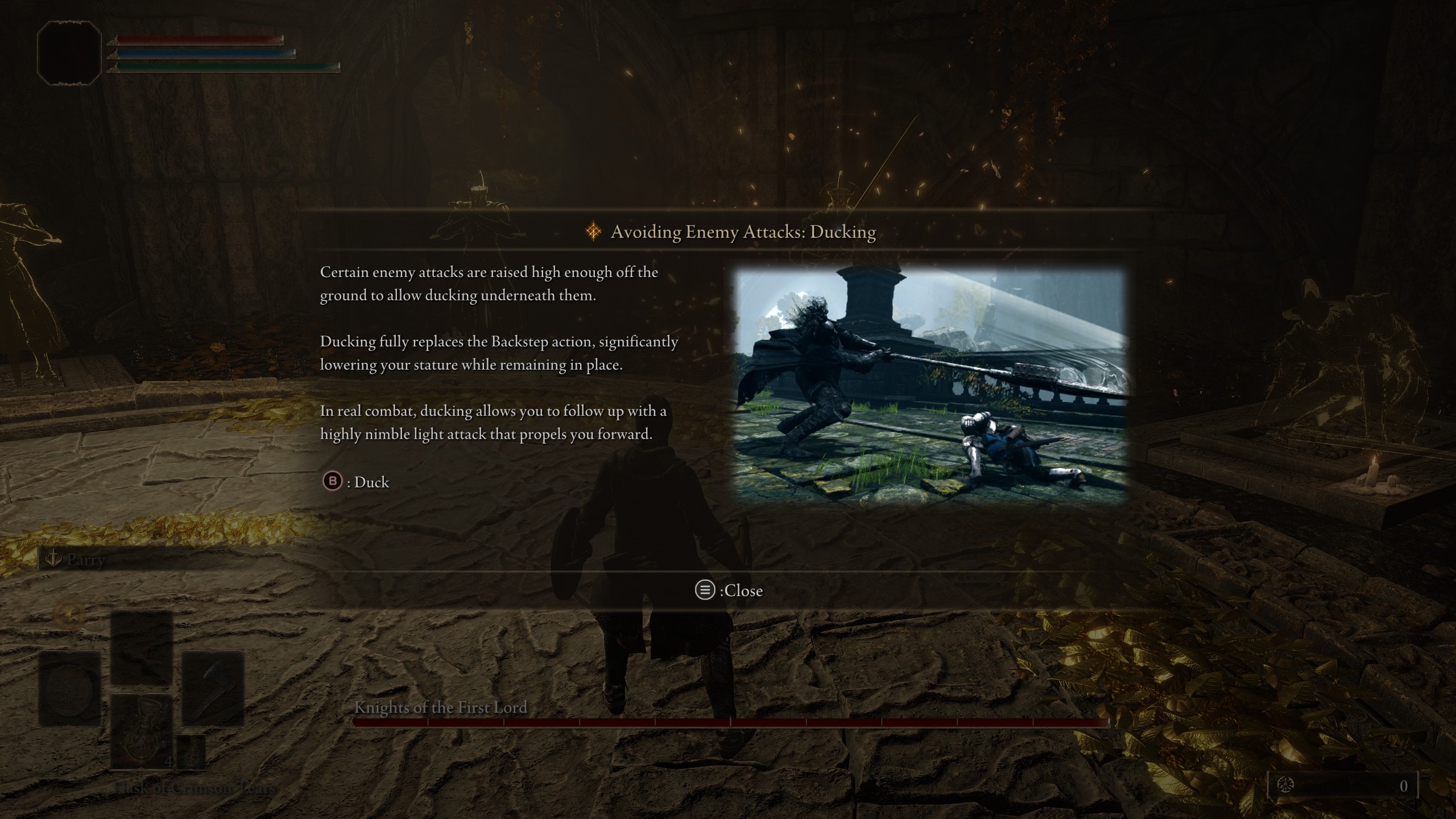1456x819 pixels.
Task: Click the red health bar top left
Action: (199, 39)
